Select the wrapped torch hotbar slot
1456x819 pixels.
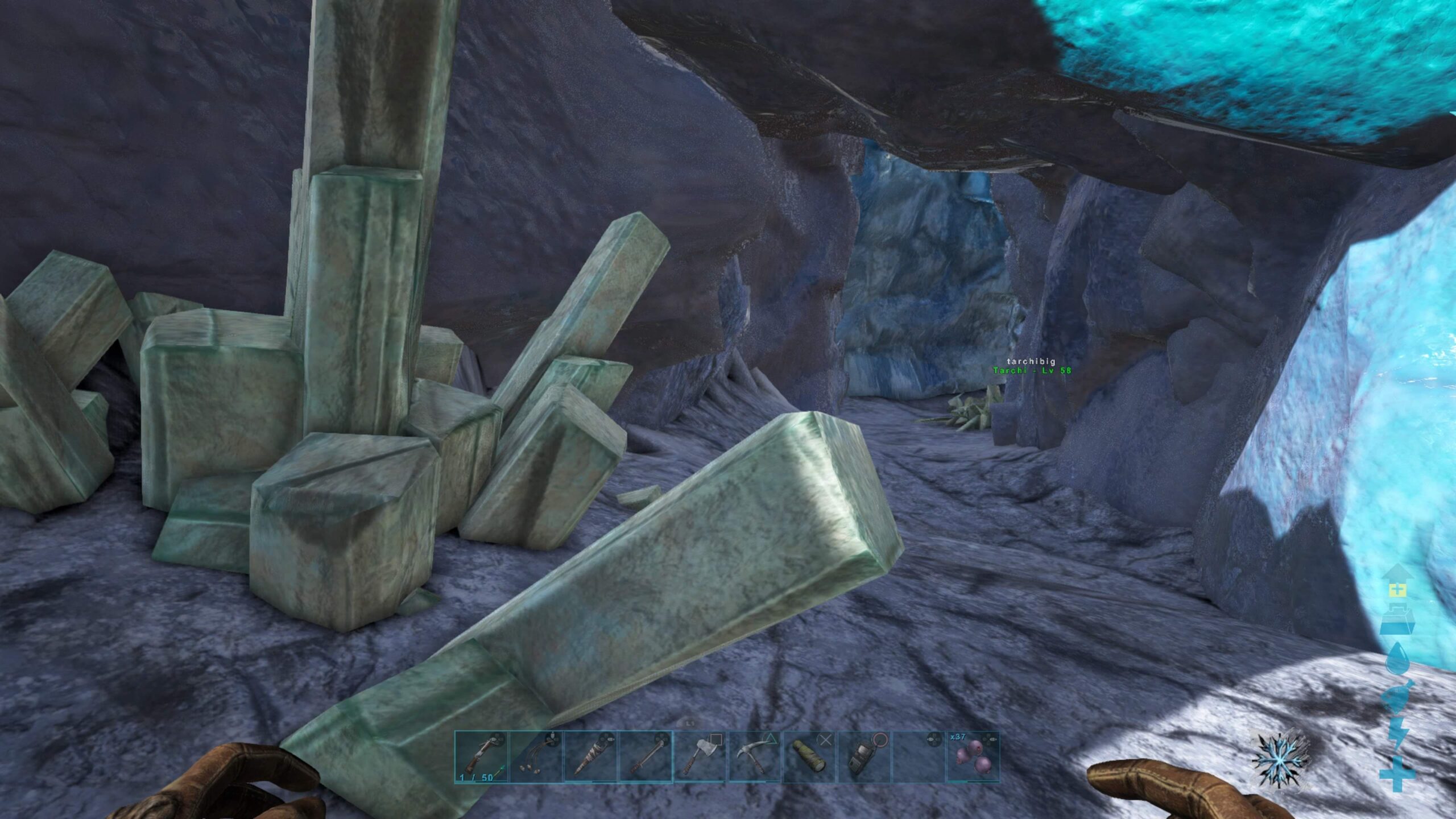(x=591, y=757)
